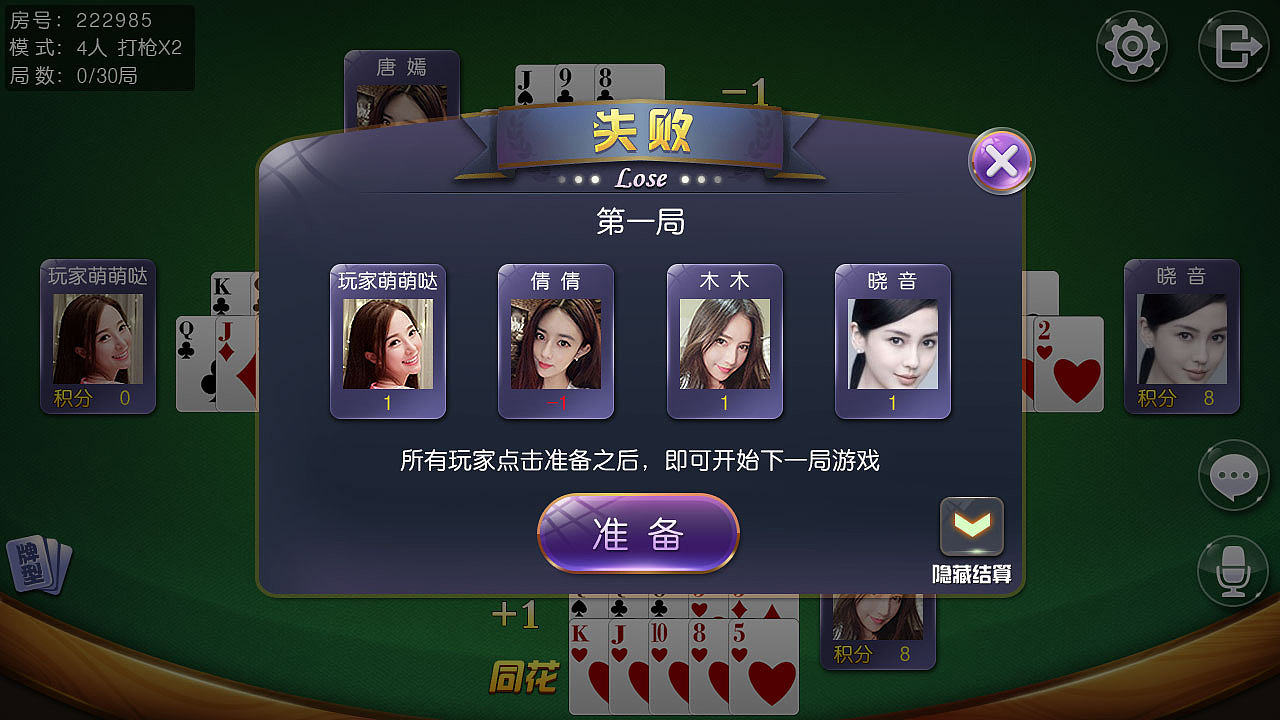Screen dimensions: 1280x720
Task: Open the chat message bubble icon
Action: click(x=1233, y=476)
